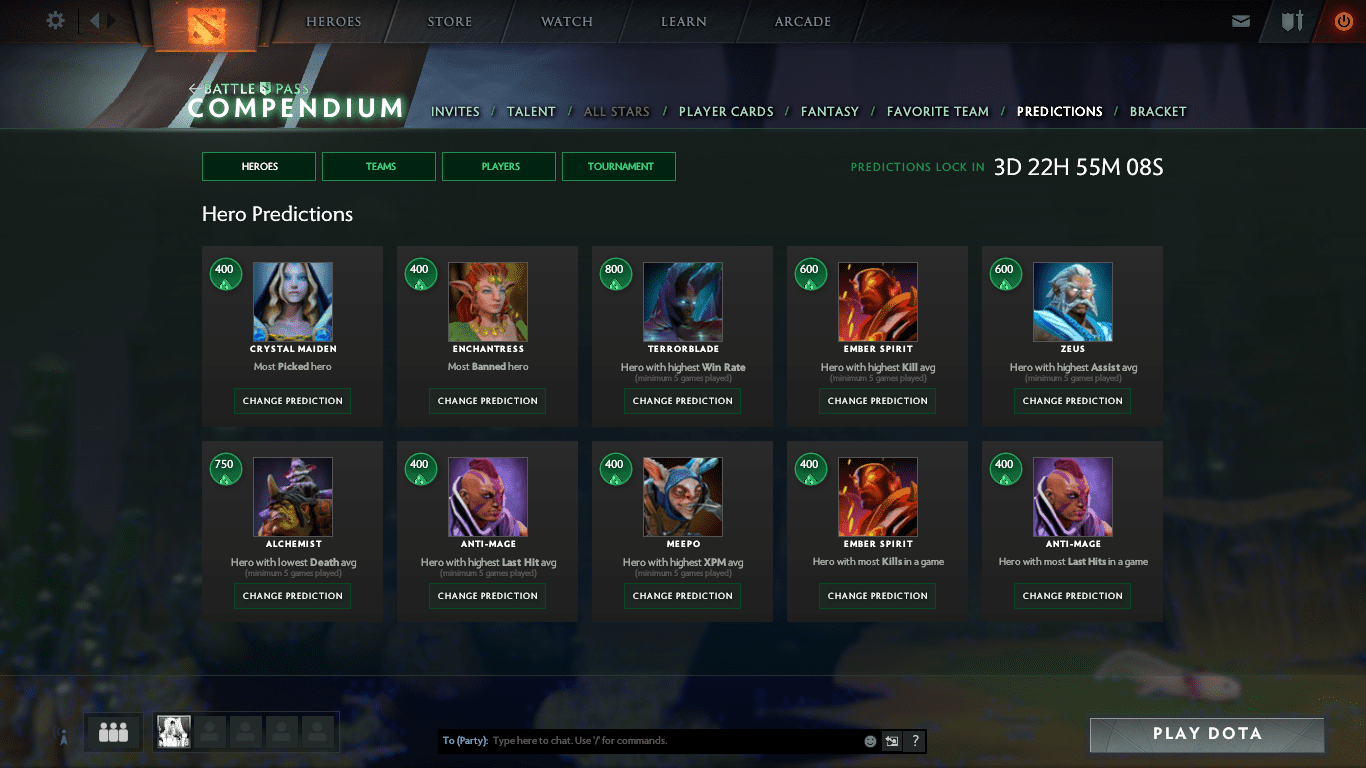Go to the Store menu
1366x768 pixels.
tap(451, 21)
